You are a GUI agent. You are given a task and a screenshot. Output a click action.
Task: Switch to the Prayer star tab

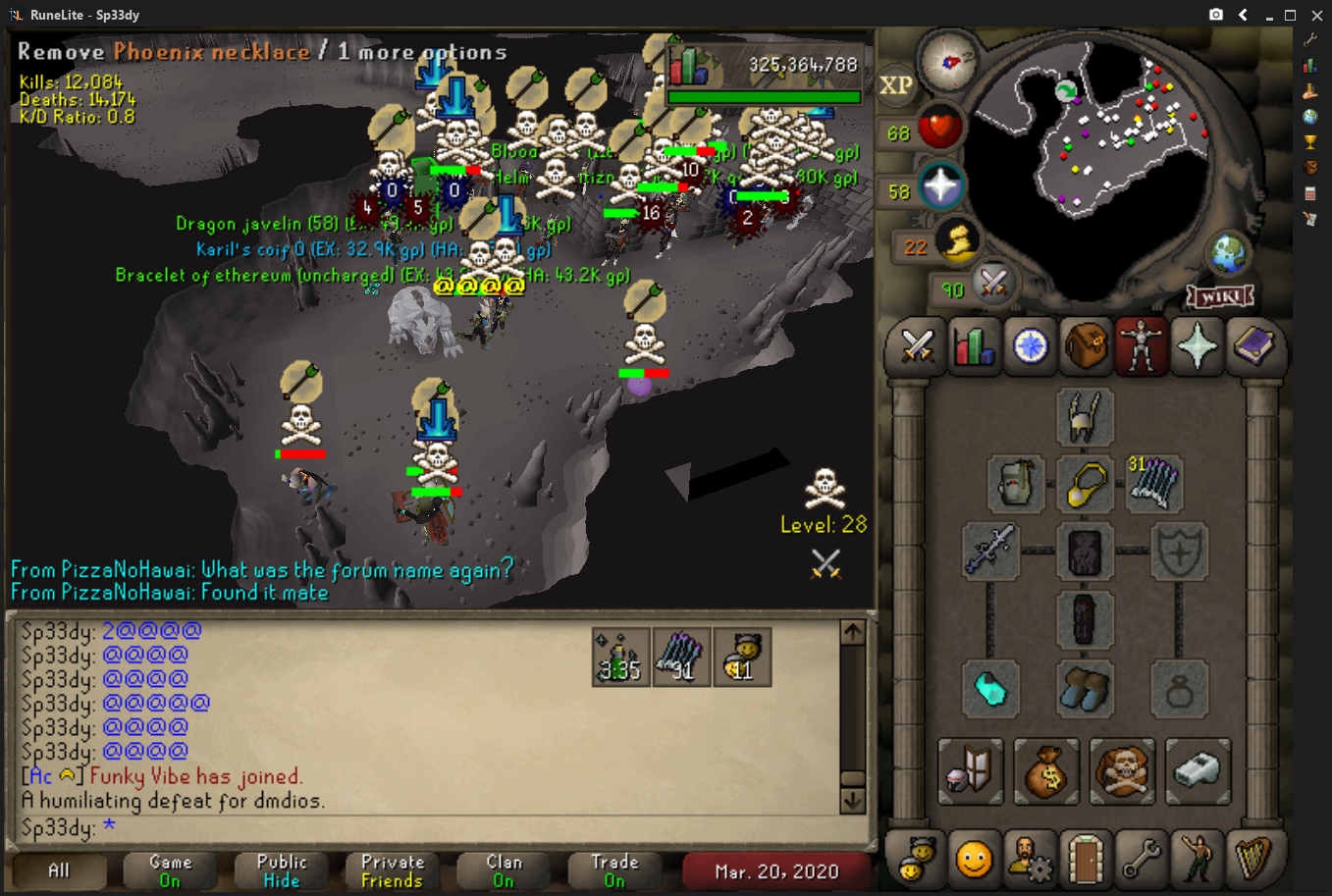[1197, 347]
